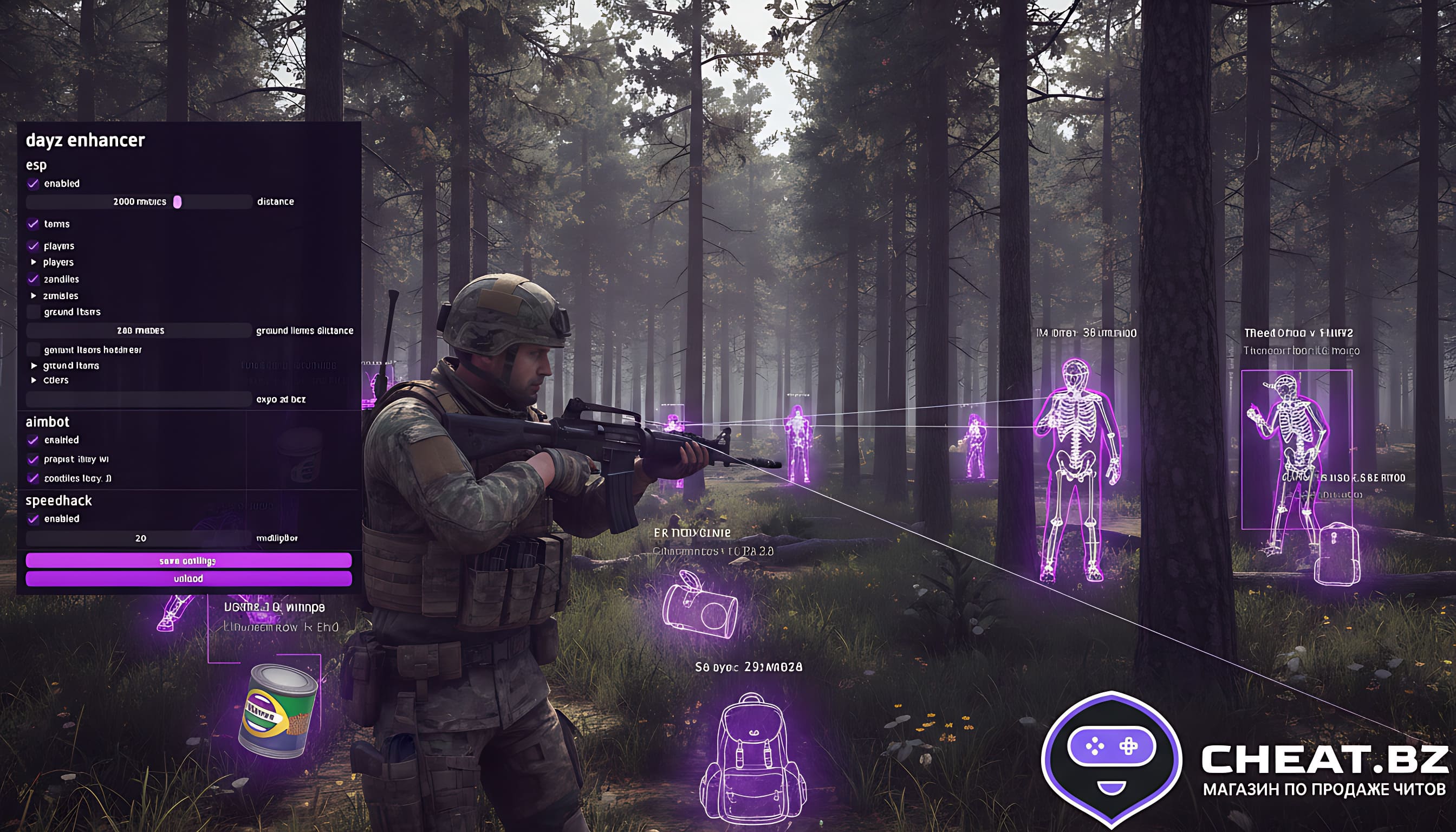The image size is (1456, 832).
Task: Toggle the ESP enabled checkbox
Action: pos(33,184)
